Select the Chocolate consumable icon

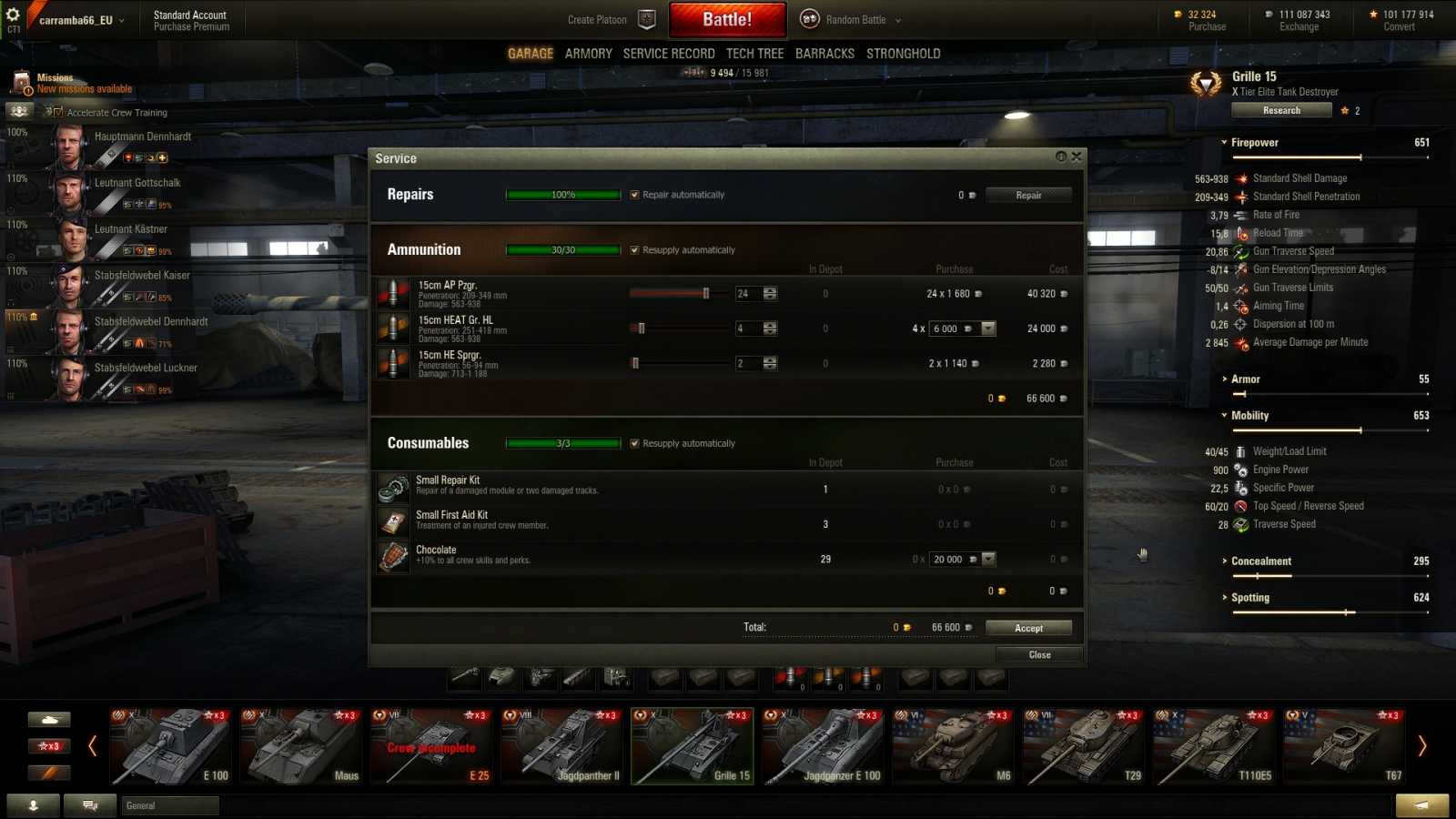tap(393, 557)
